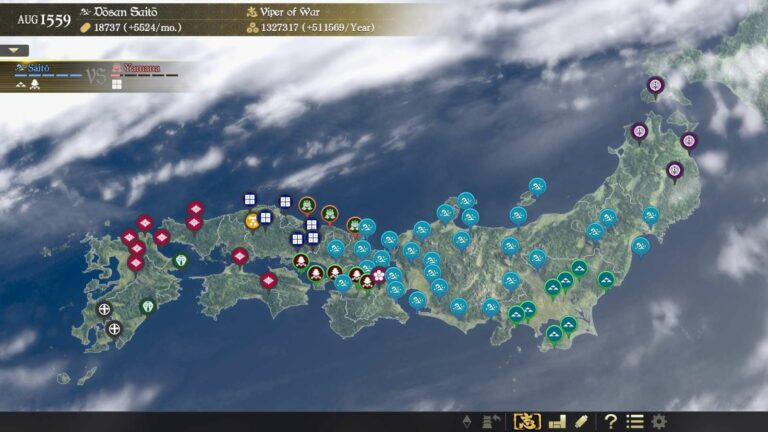This screenshot has width=768, height=432.
Task: Open the list menu icon
Action: pyautogui.click(x=634, y=421)
